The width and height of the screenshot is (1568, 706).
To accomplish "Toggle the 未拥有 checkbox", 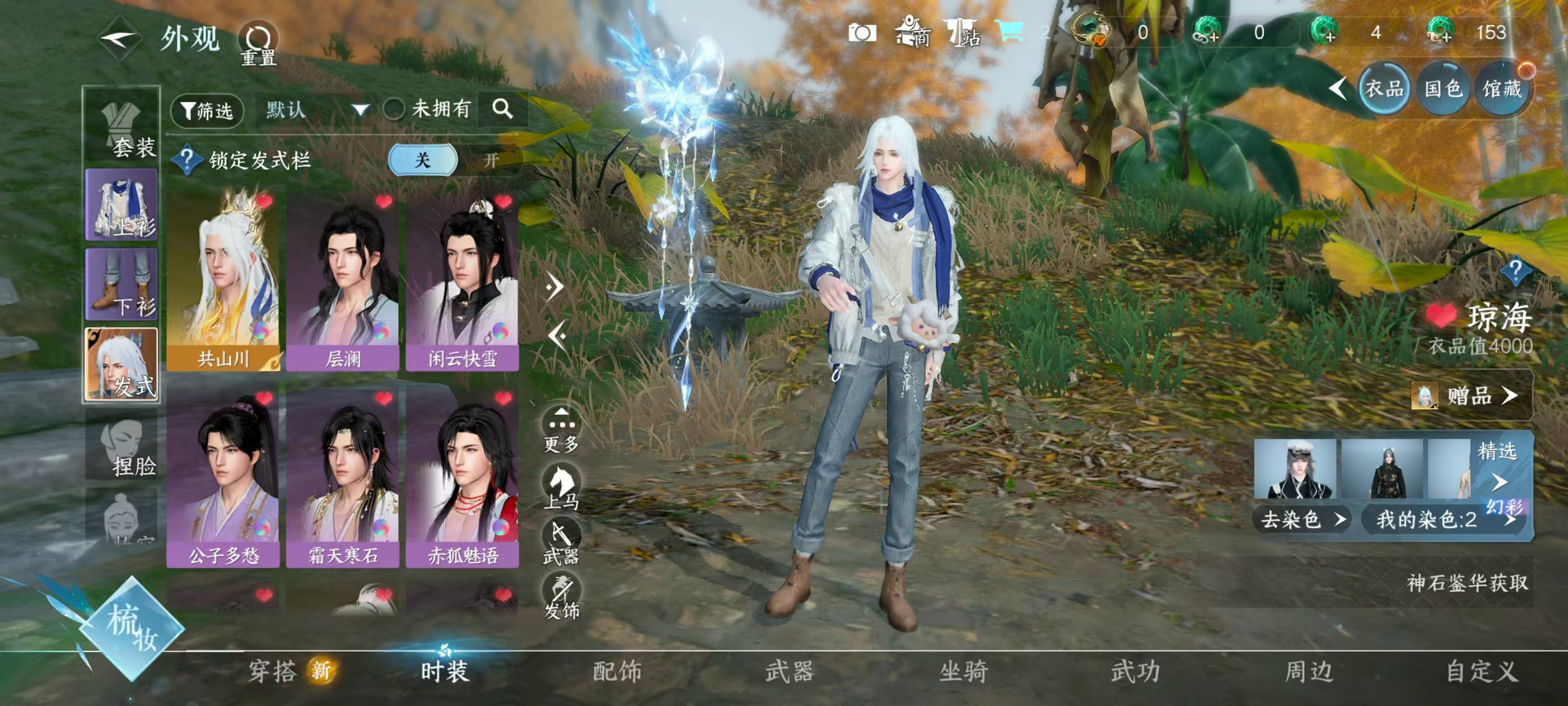I will (394, 110).
